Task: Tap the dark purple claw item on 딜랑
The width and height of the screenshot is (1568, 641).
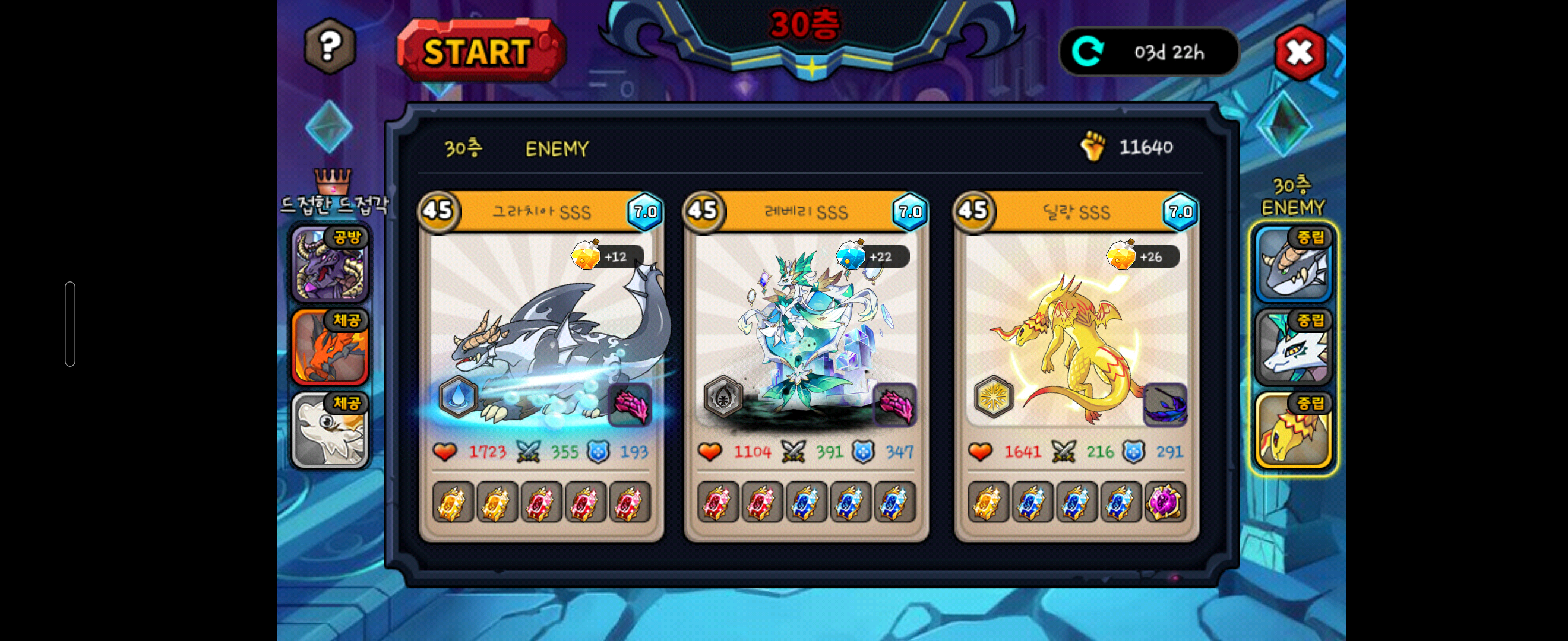Action: [x=1165, y=404]
